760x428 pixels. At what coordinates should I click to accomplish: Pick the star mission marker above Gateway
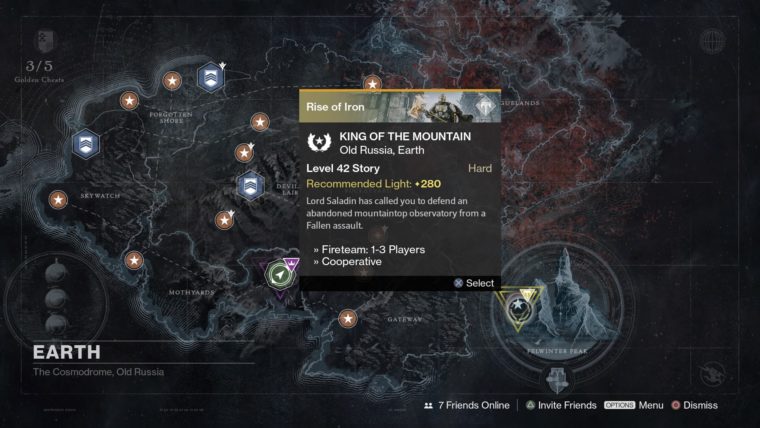(347, 318)
